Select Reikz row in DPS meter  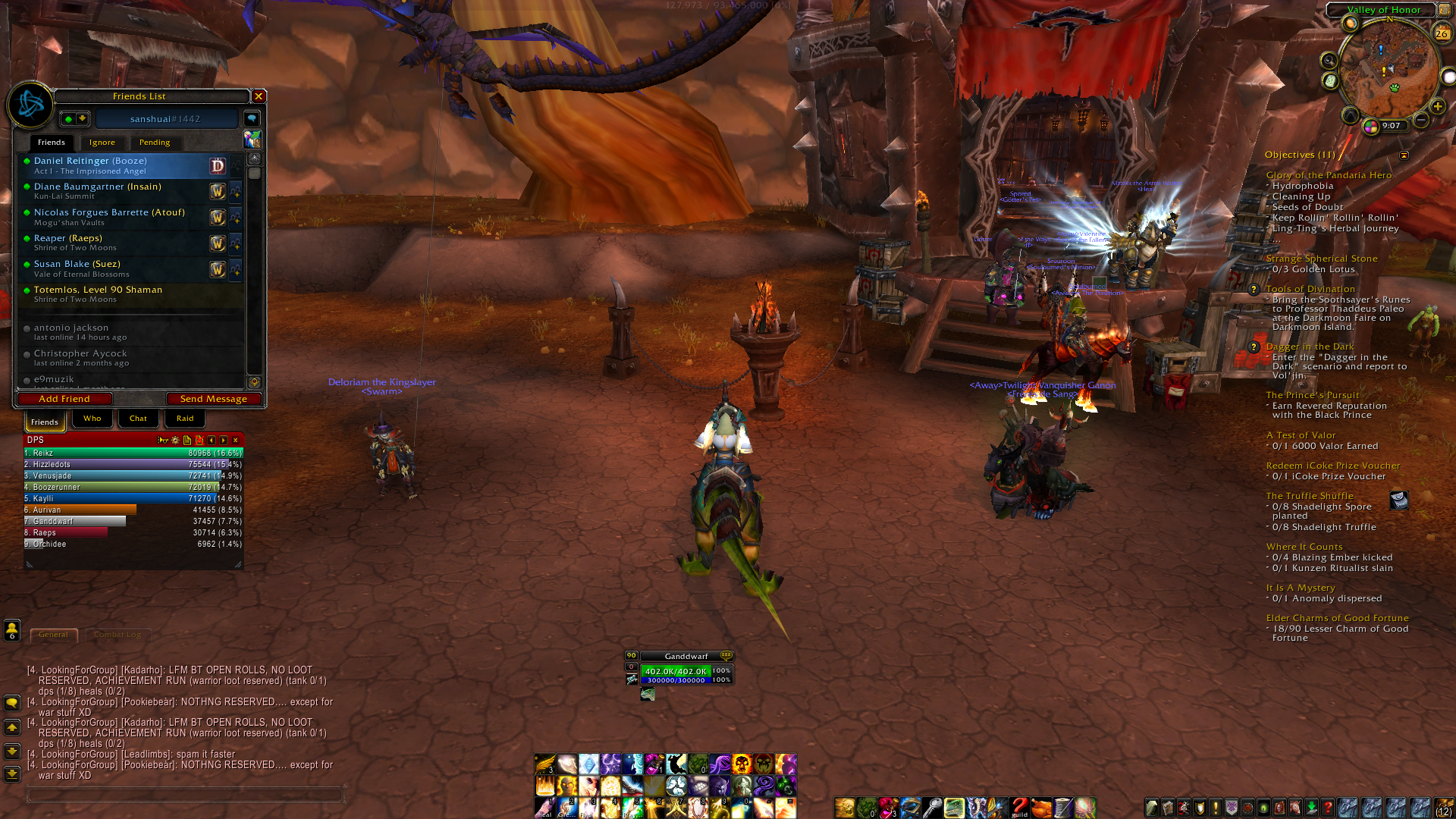[x=133, y=453]
